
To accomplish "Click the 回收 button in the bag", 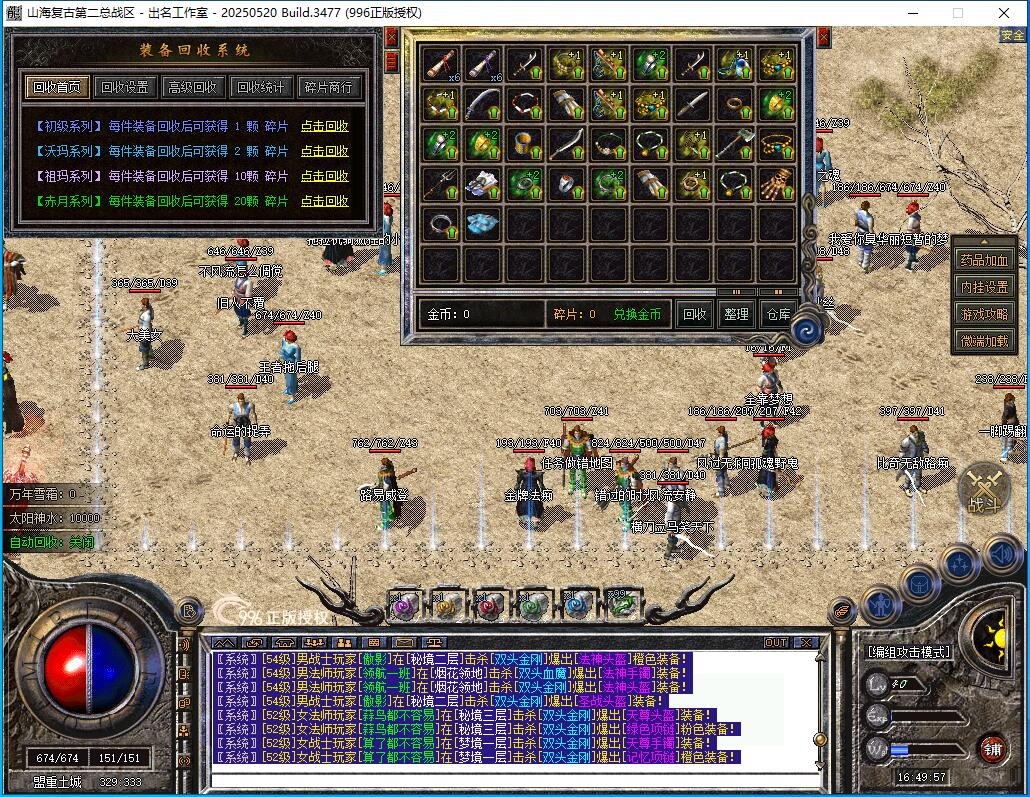I will click(695, 314).
